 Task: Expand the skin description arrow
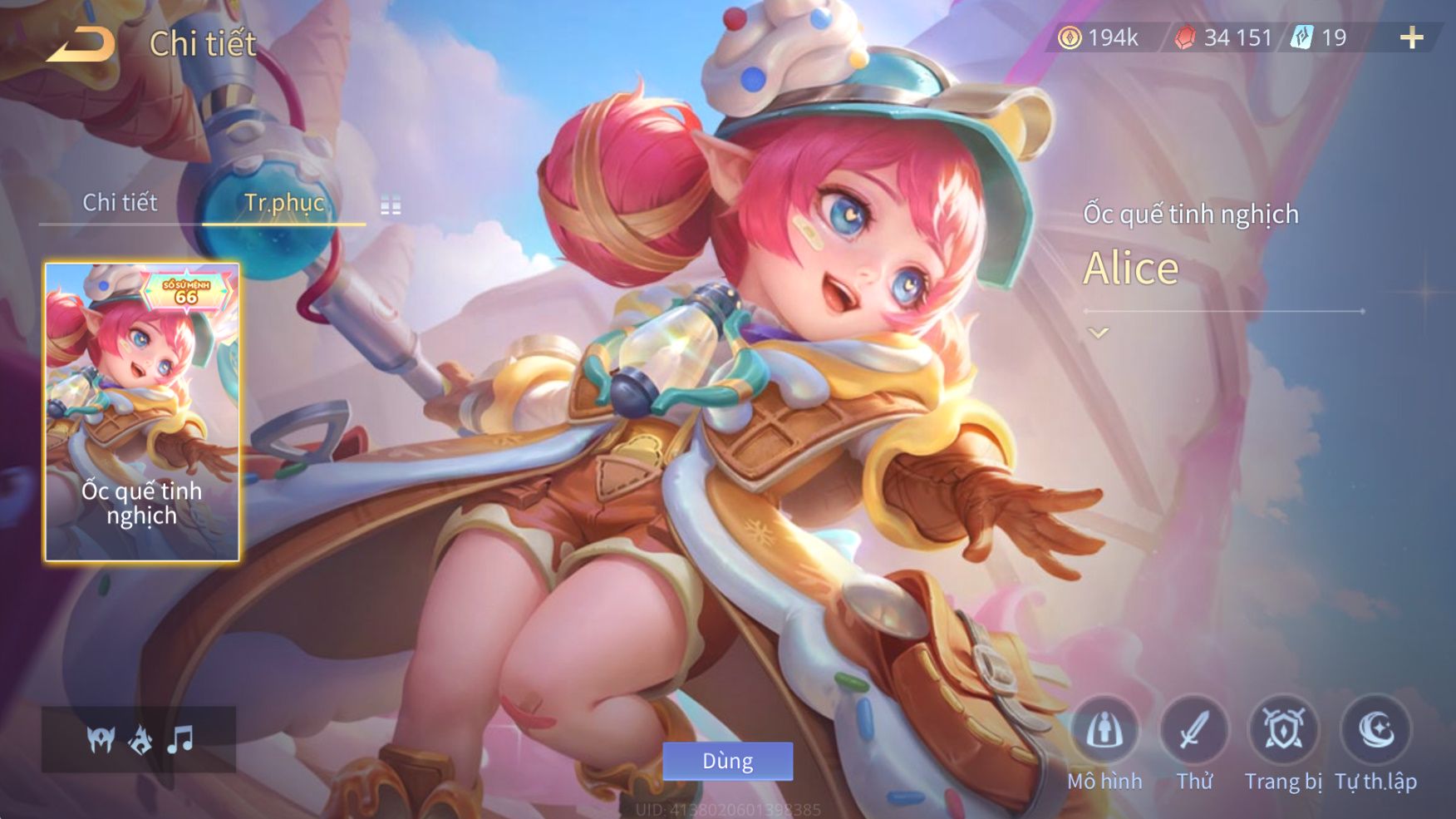click(1099, 333)
